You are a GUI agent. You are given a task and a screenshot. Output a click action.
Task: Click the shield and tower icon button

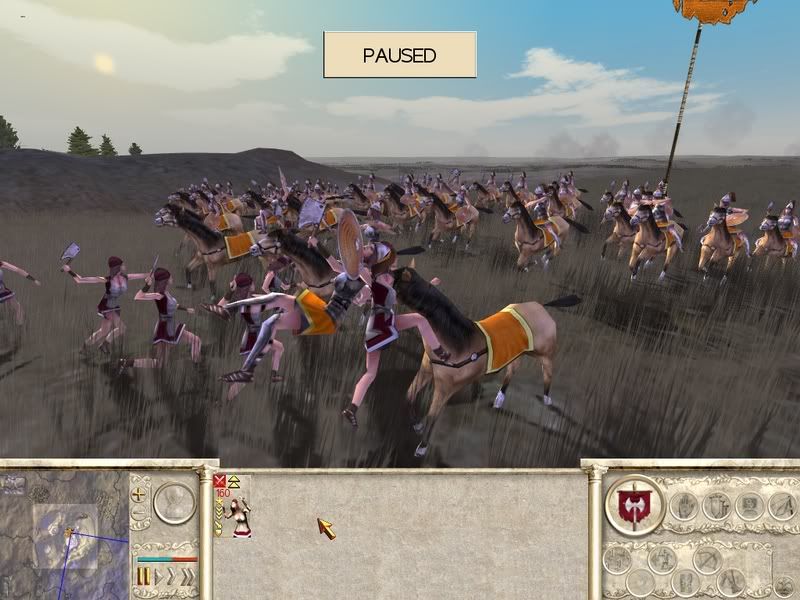716,505
